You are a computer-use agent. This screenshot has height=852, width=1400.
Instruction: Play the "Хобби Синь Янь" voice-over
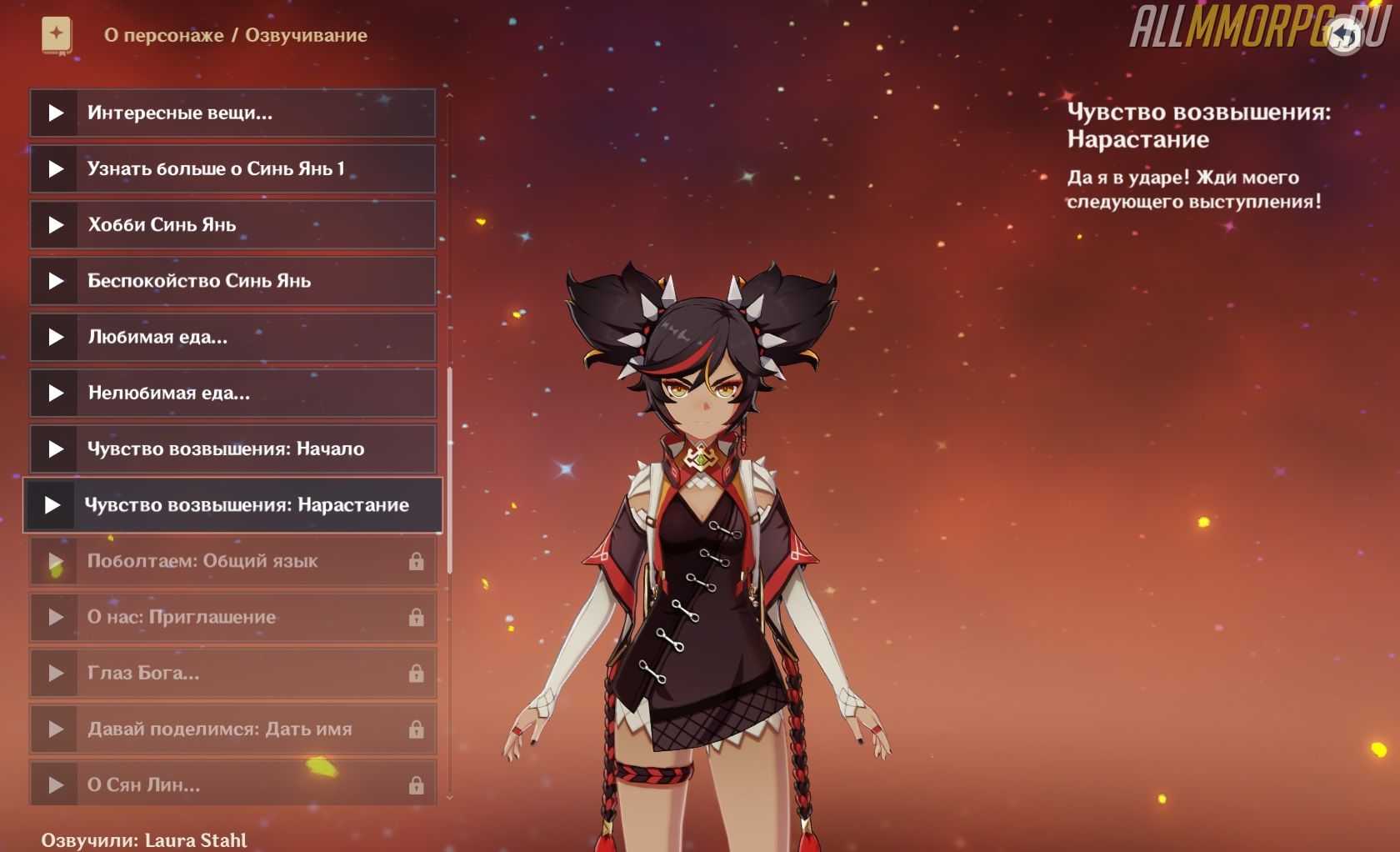[x=55, y=225]
